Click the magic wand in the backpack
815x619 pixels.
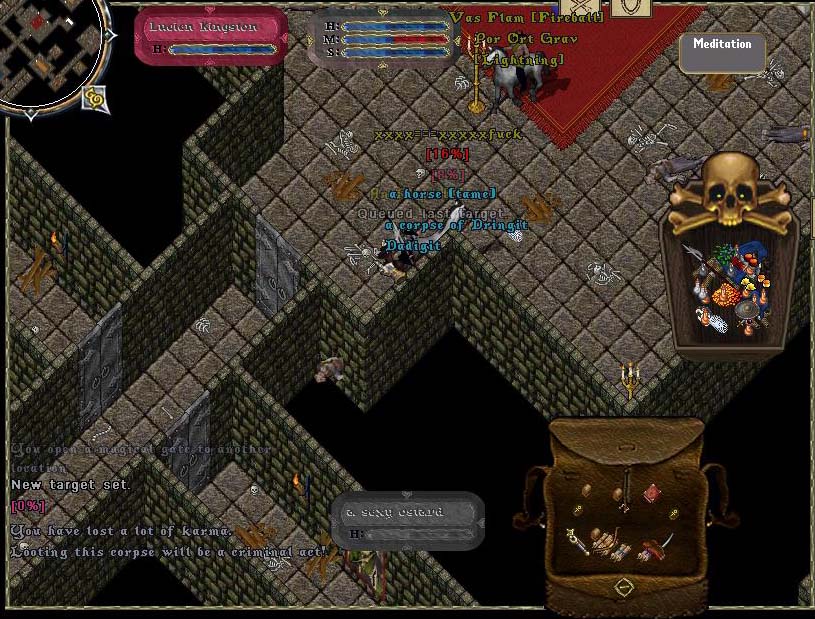[x=579, y=542]
